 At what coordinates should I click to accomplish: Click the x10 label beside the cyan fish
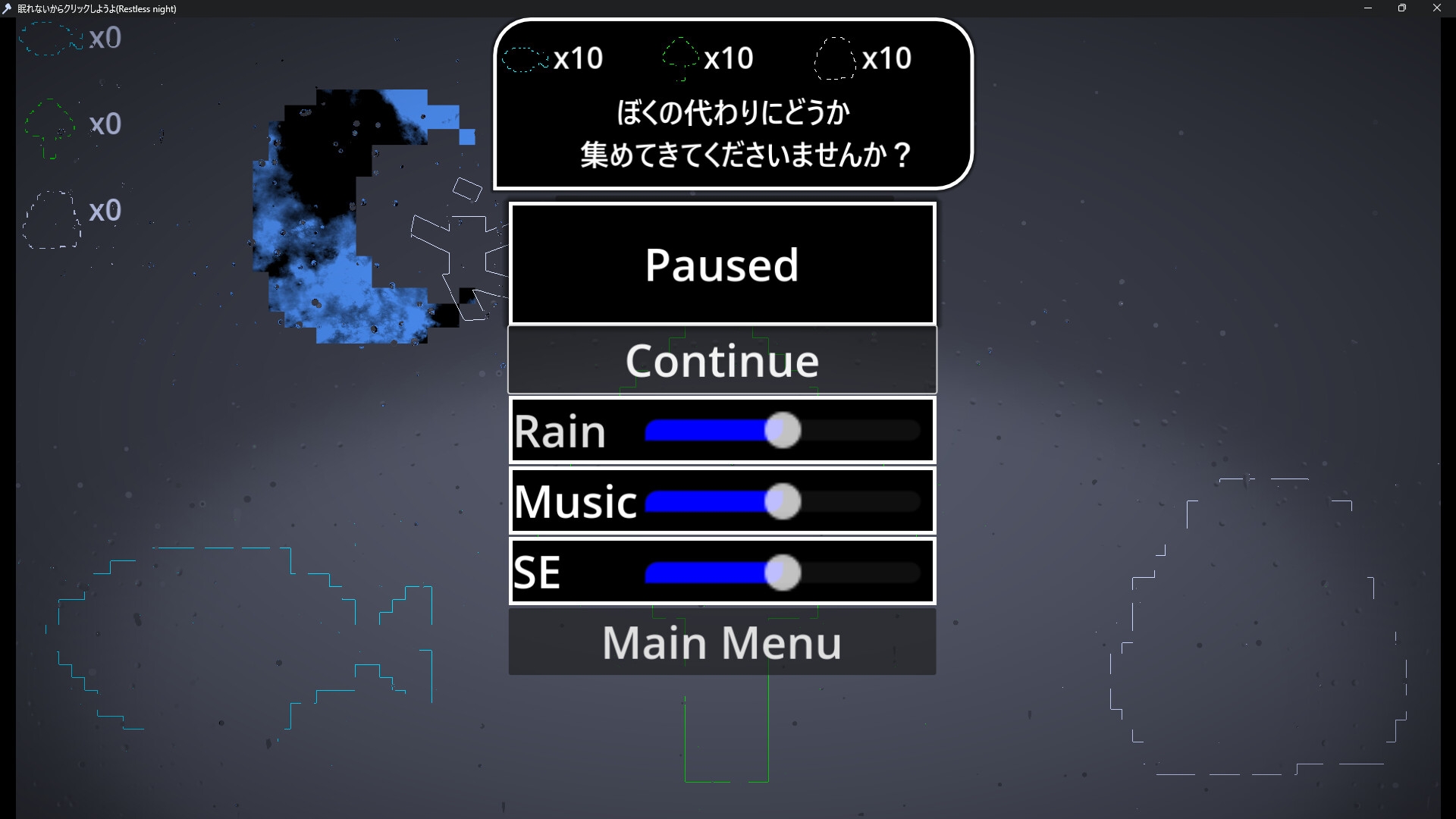(x=578, y=57)
